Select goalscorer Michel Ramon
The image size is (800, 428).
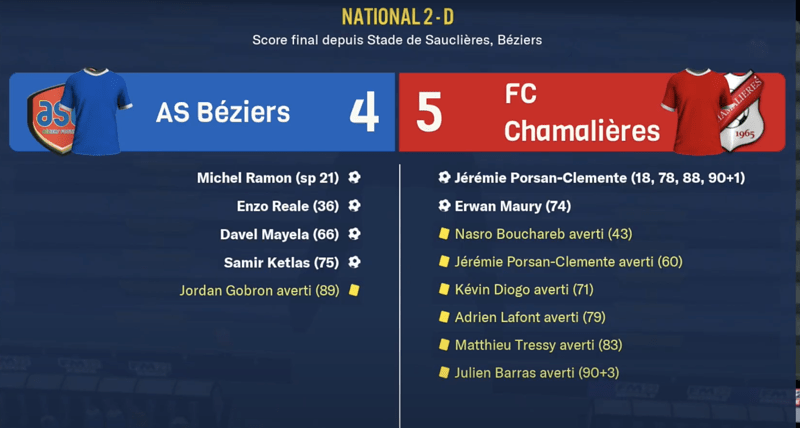268,178
